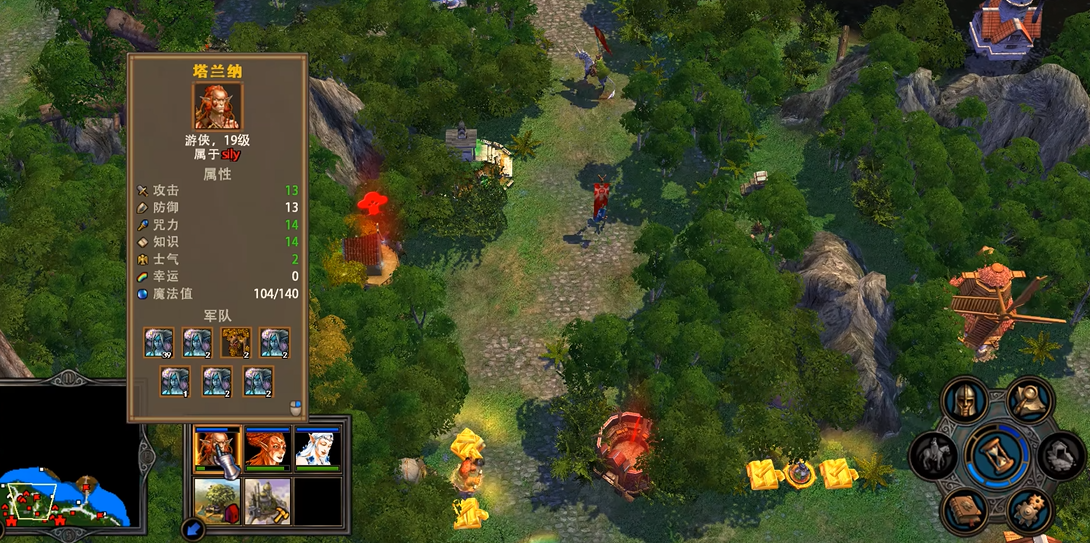Open the town thumbnail with hammer badge
The height and width of the screenshot is (543, 1090).
coord(267,501)
